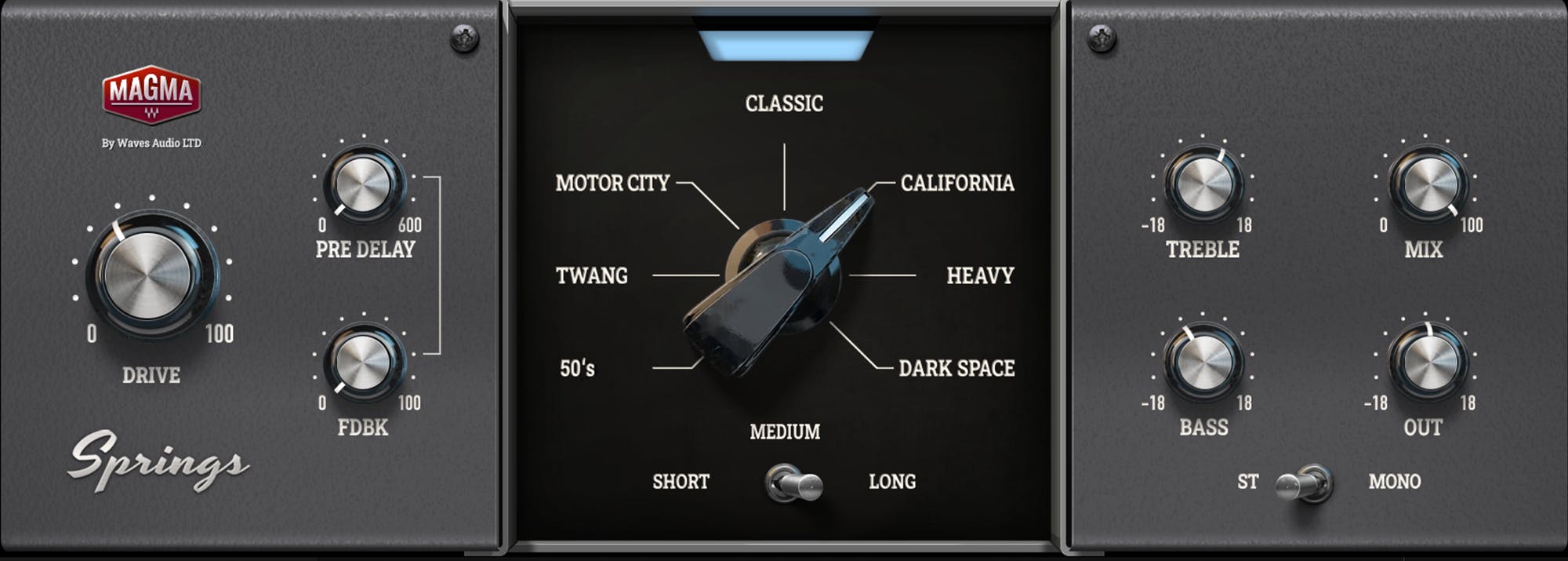Switch to the California spring type

click(x=956, y=184)
